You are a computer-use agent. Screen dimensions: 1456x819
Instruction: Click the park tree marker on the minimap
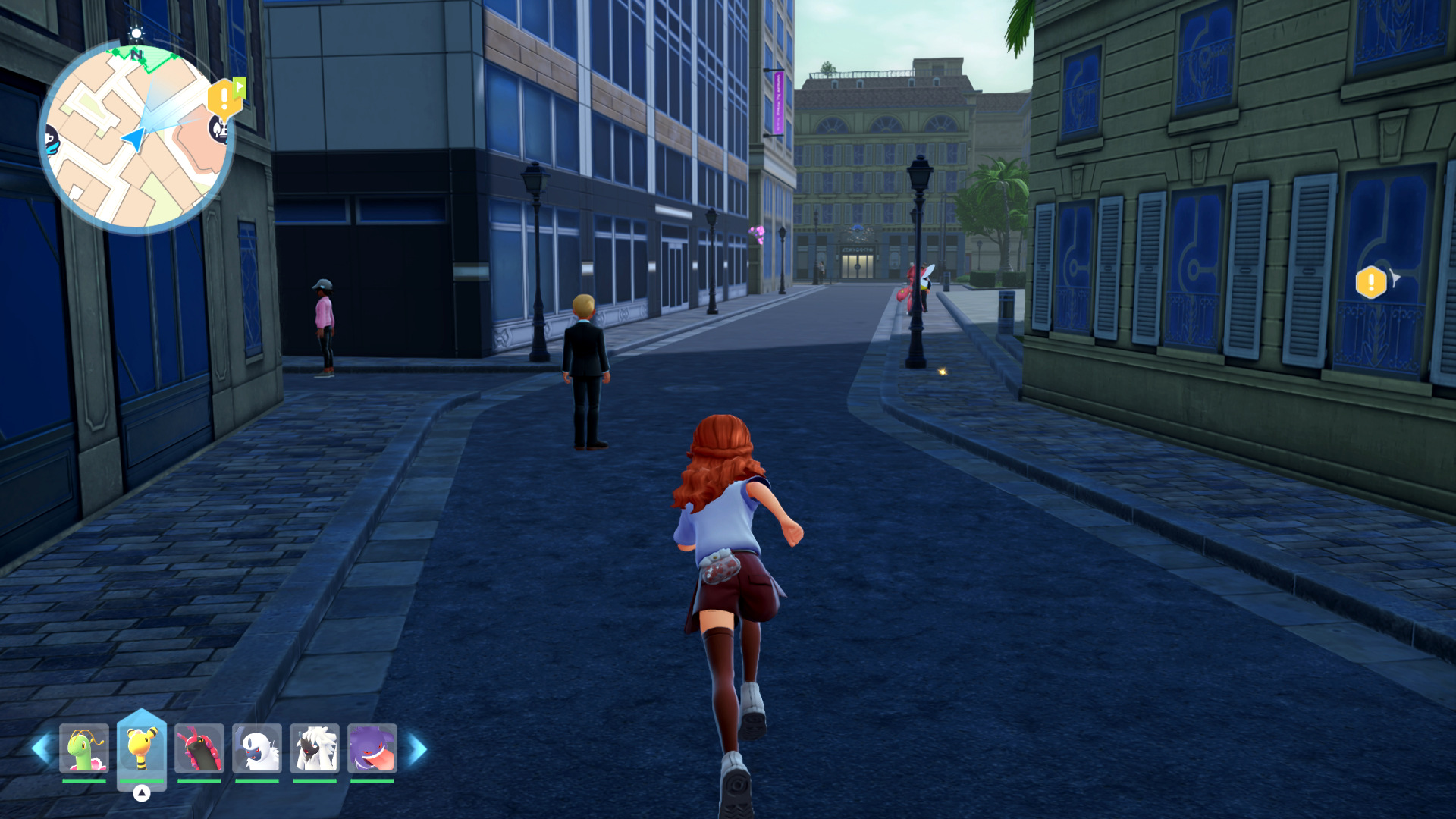click(219, 129)
